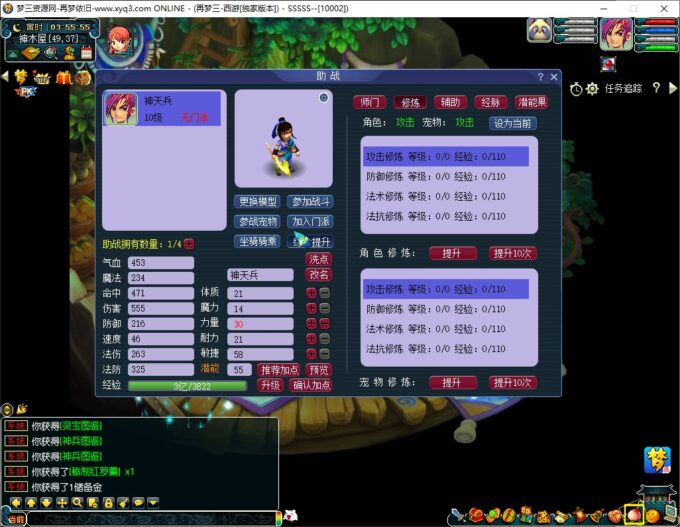Open the 参战宠物 option

point(258,221)
